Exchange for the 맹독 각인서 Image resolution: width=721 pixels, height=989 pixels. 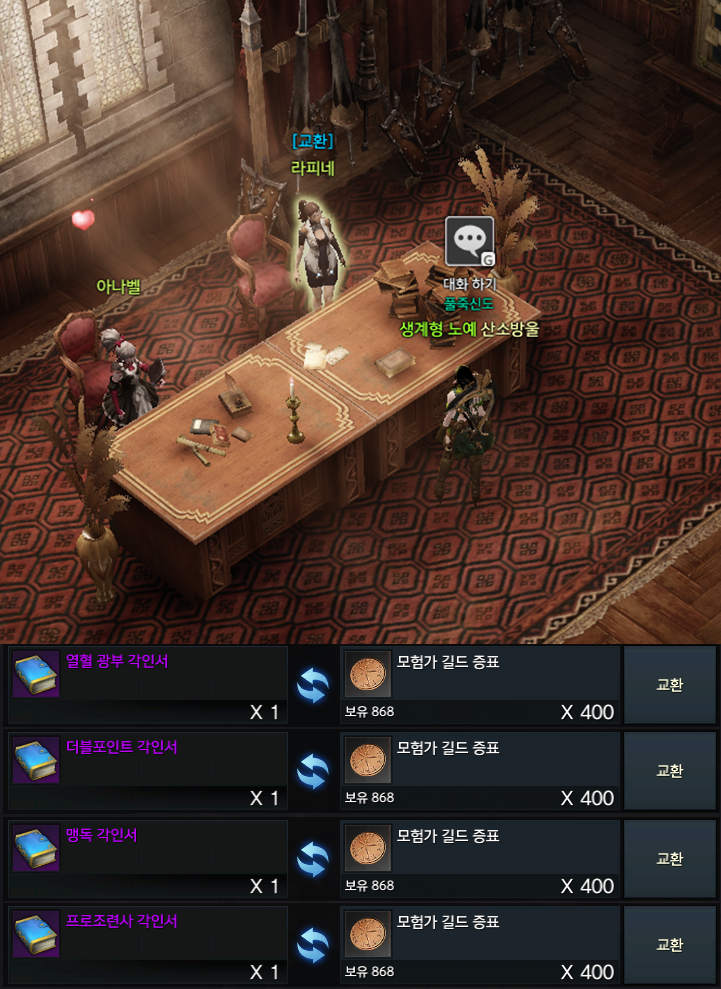click(x=669, y=858)
